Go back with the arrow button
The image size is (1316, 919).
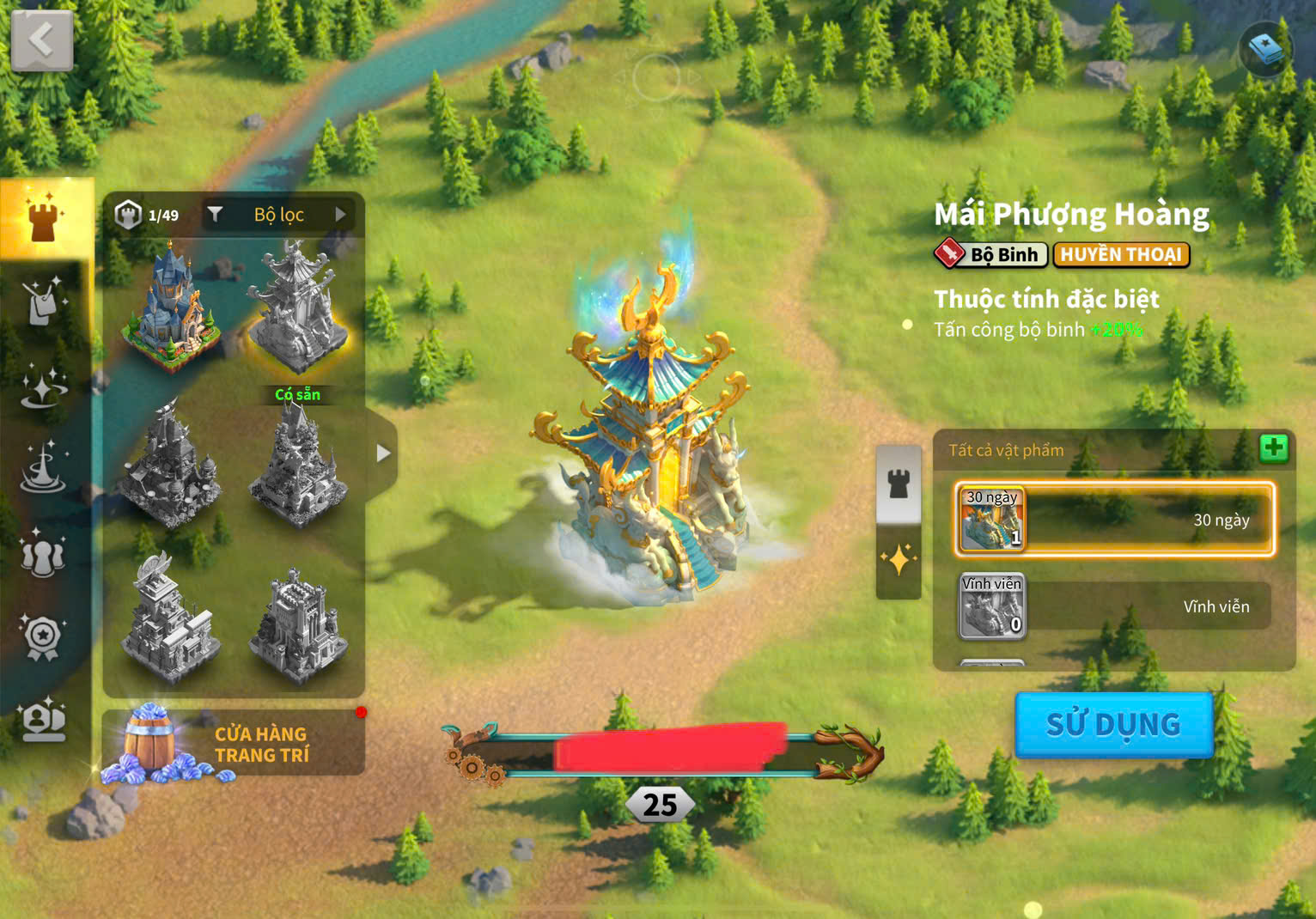point(41,40)
